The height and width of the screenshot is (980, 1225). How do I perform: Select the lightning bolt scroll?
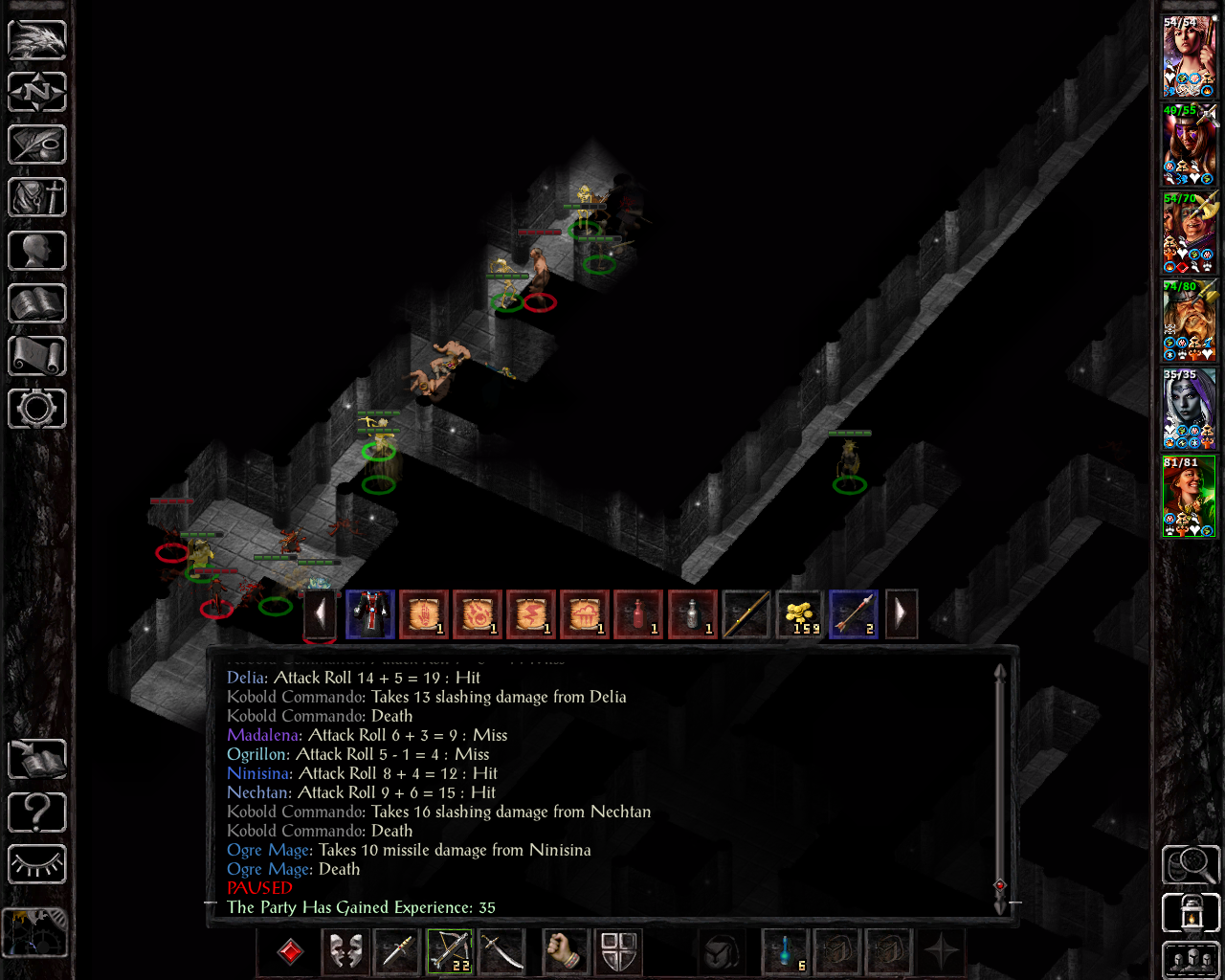pyautogui.click(x=531, y=614)
